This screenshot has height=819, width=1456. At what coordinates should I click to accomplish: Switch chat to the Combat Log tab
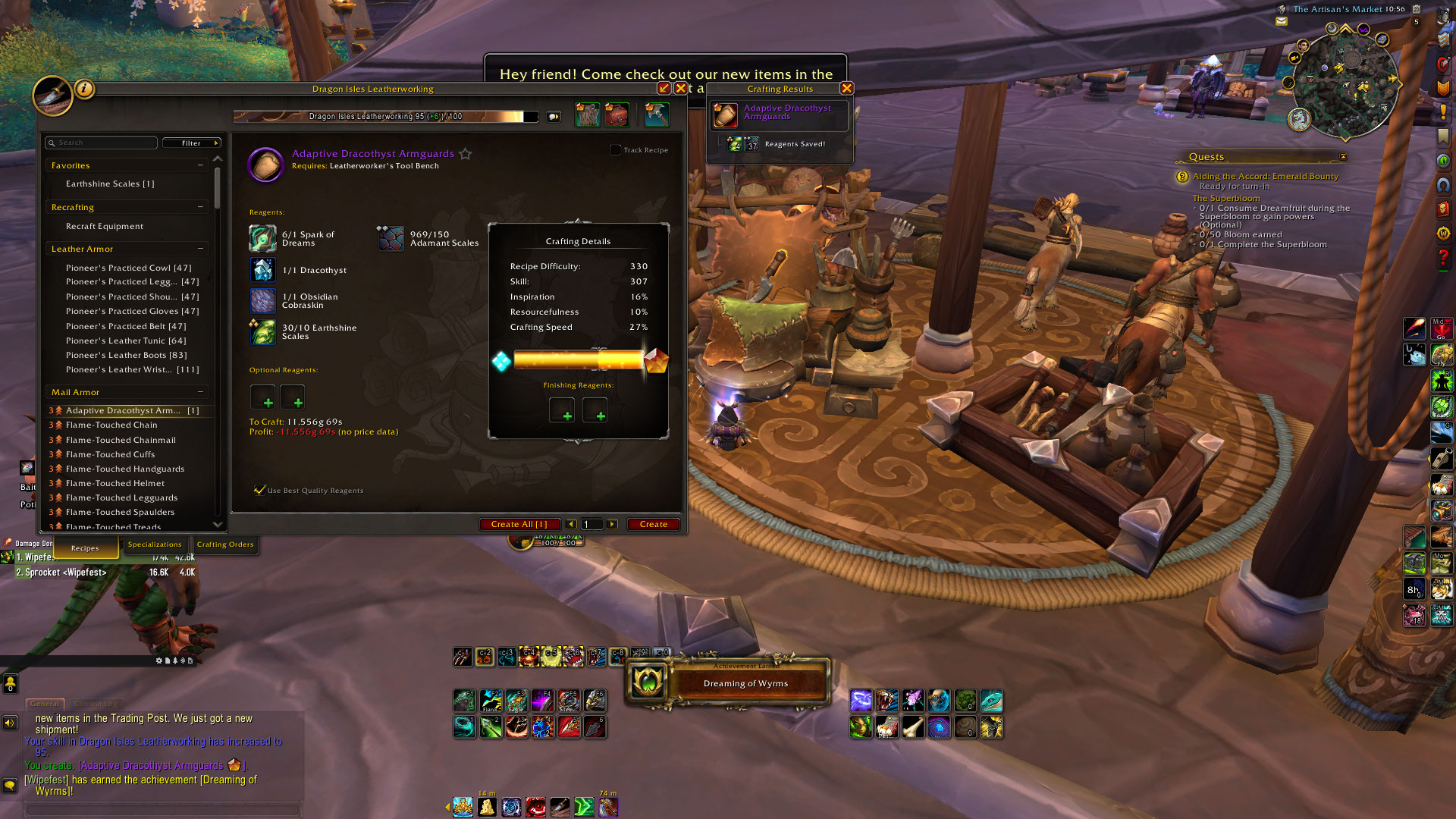[96, 704]
